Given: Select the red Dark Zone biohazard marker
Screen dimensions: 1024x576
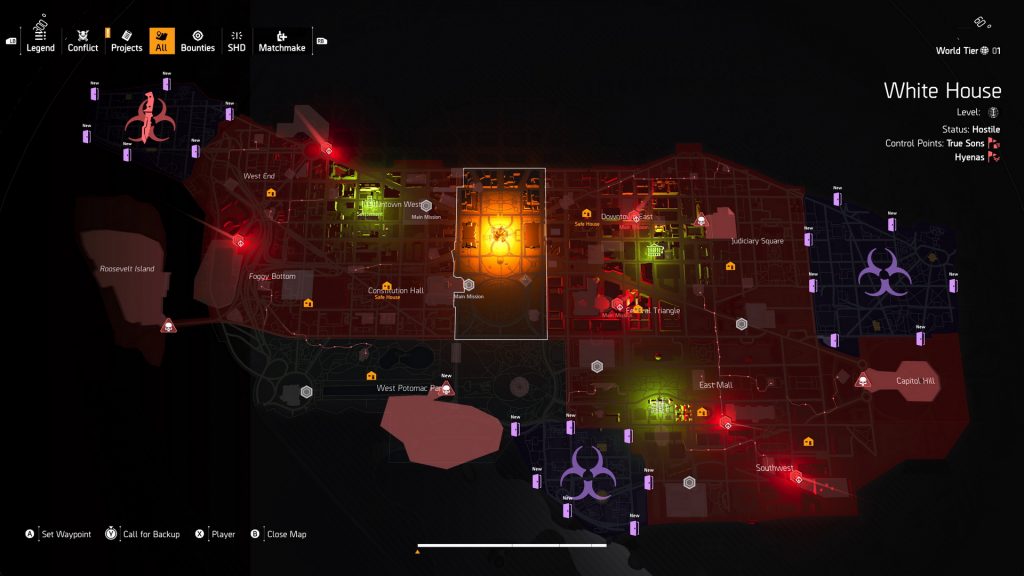Looking at the screenshot, I should tap(148, 120).
